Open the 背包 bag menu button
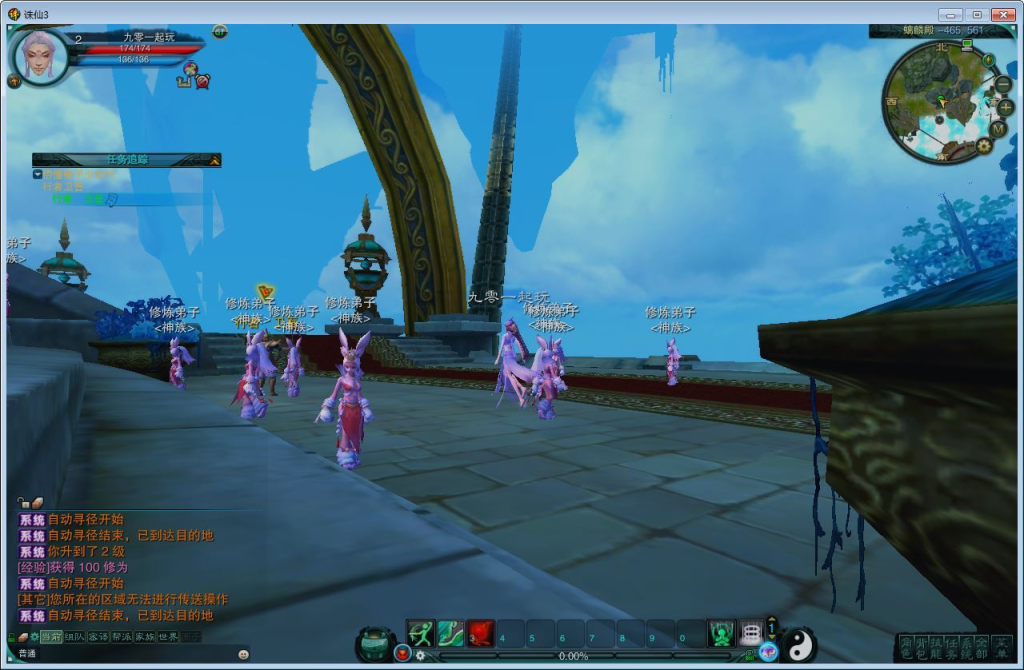The image size is (1024, 670). (922, 646)
